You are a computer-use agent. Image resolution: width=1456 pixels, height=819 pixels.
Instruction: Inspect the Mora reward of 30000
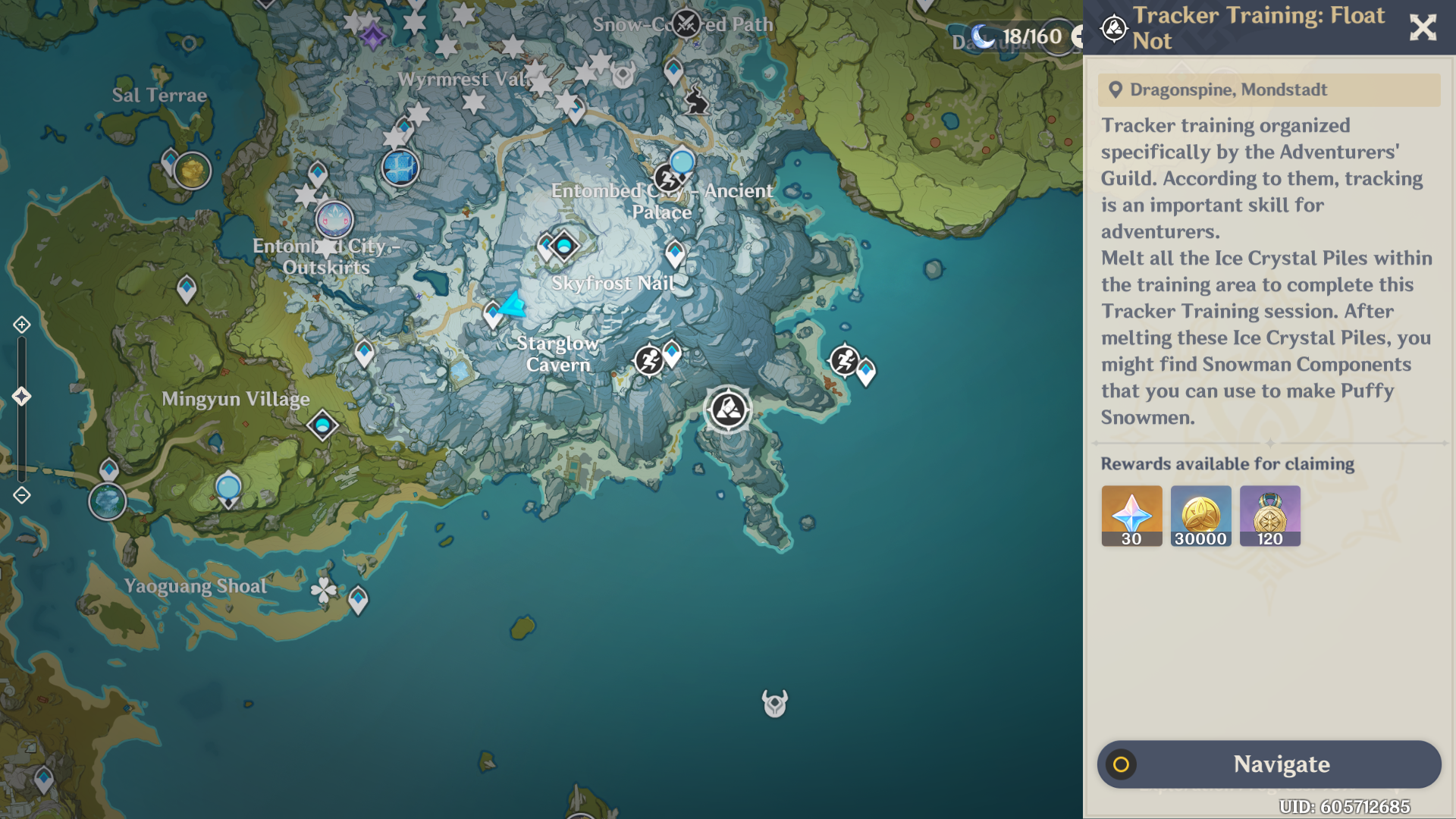(x=1200, y=516)
